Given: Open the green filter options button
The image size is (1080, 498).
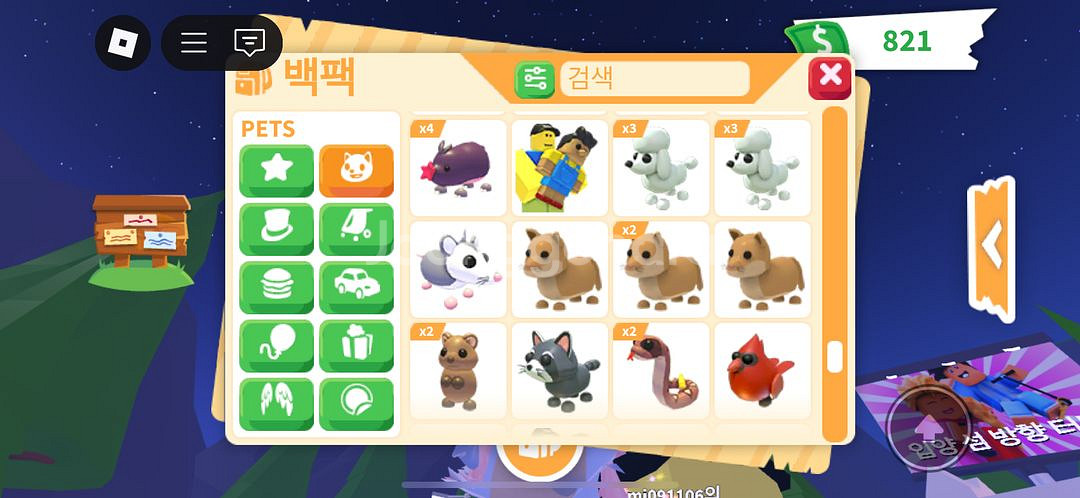Looking at the screenshot, I should pyautogui.click(x=535, y=79).
